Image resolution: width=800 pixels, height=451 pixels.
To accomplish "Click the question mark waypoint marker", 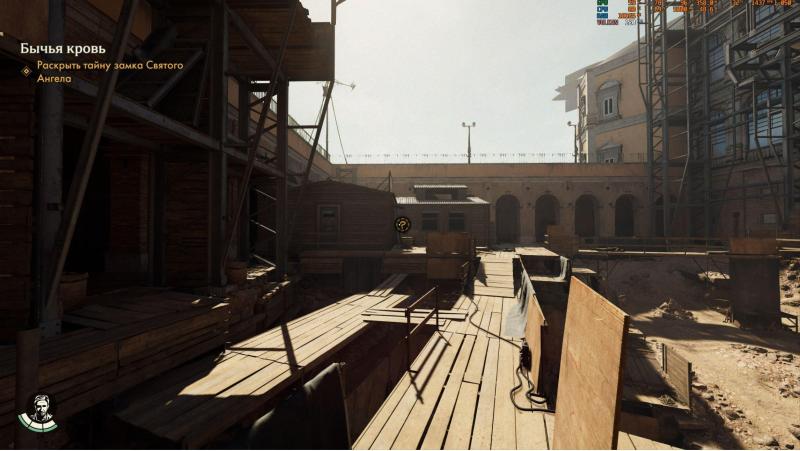I will coord(403,225).
